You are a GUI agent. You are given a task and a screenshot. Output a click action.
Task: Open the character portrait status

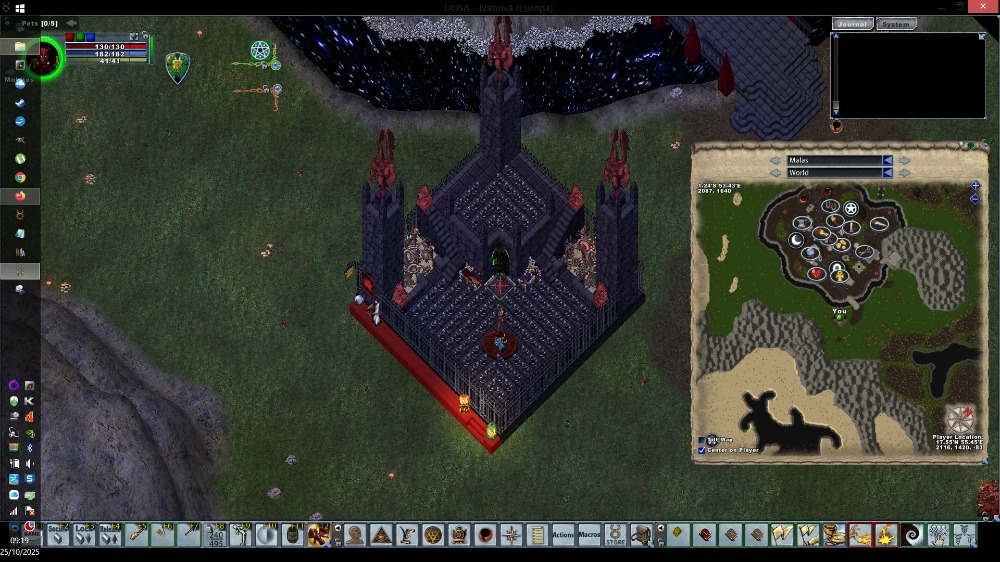point(45,56)
